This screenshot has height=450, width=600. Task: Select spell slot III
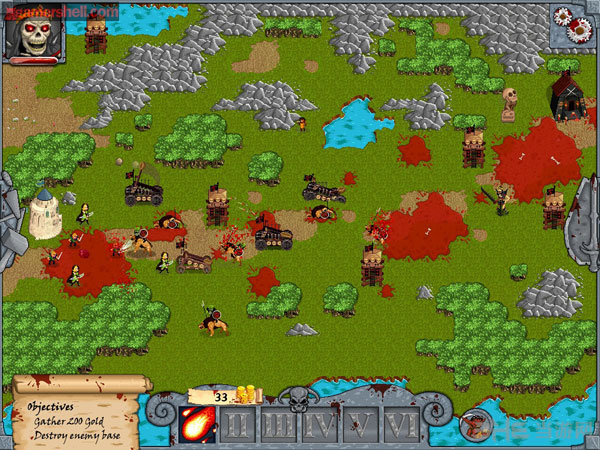[x=279, y=425]
